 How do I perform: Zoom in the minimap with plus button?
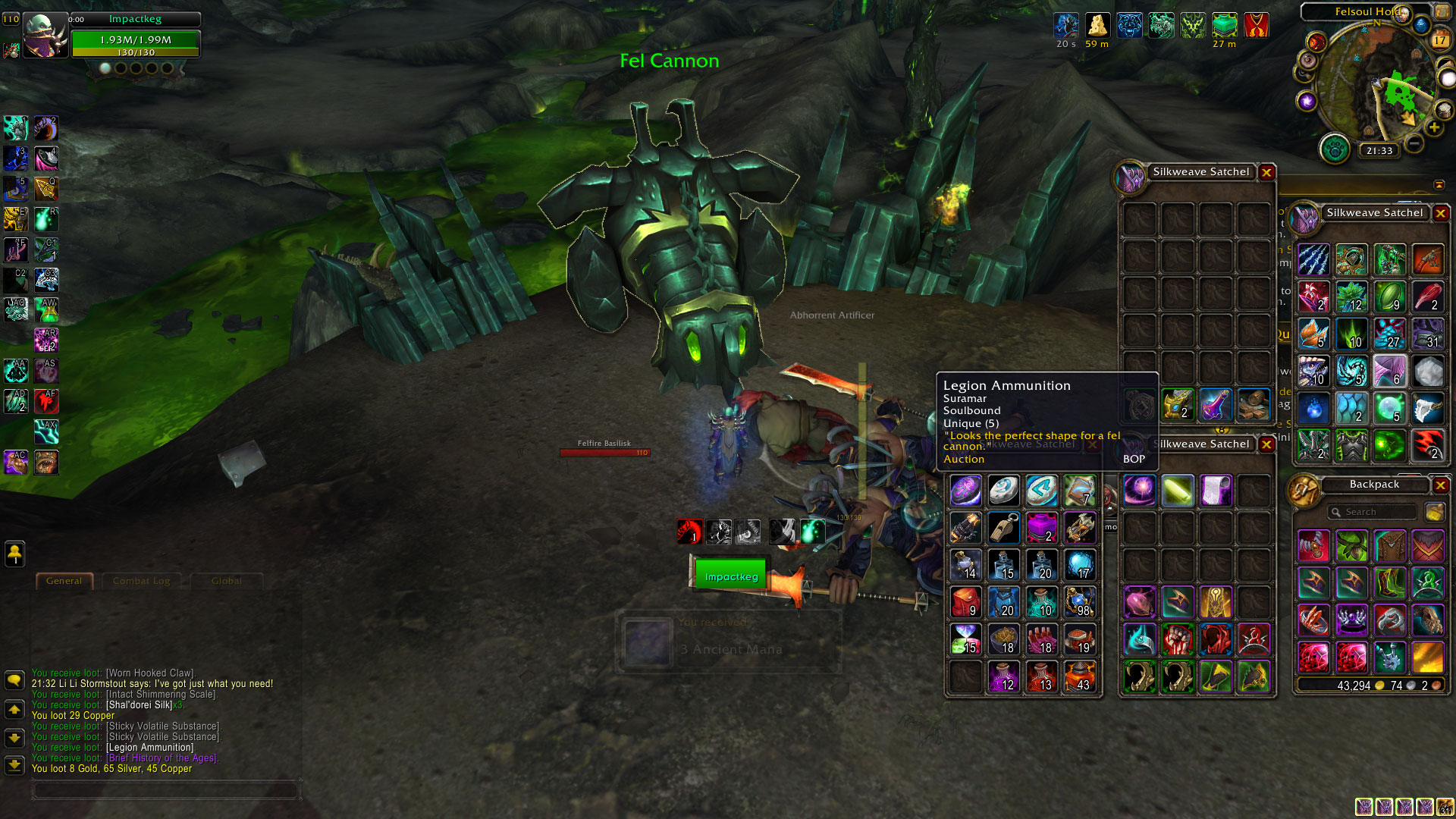coord(1434,128)
